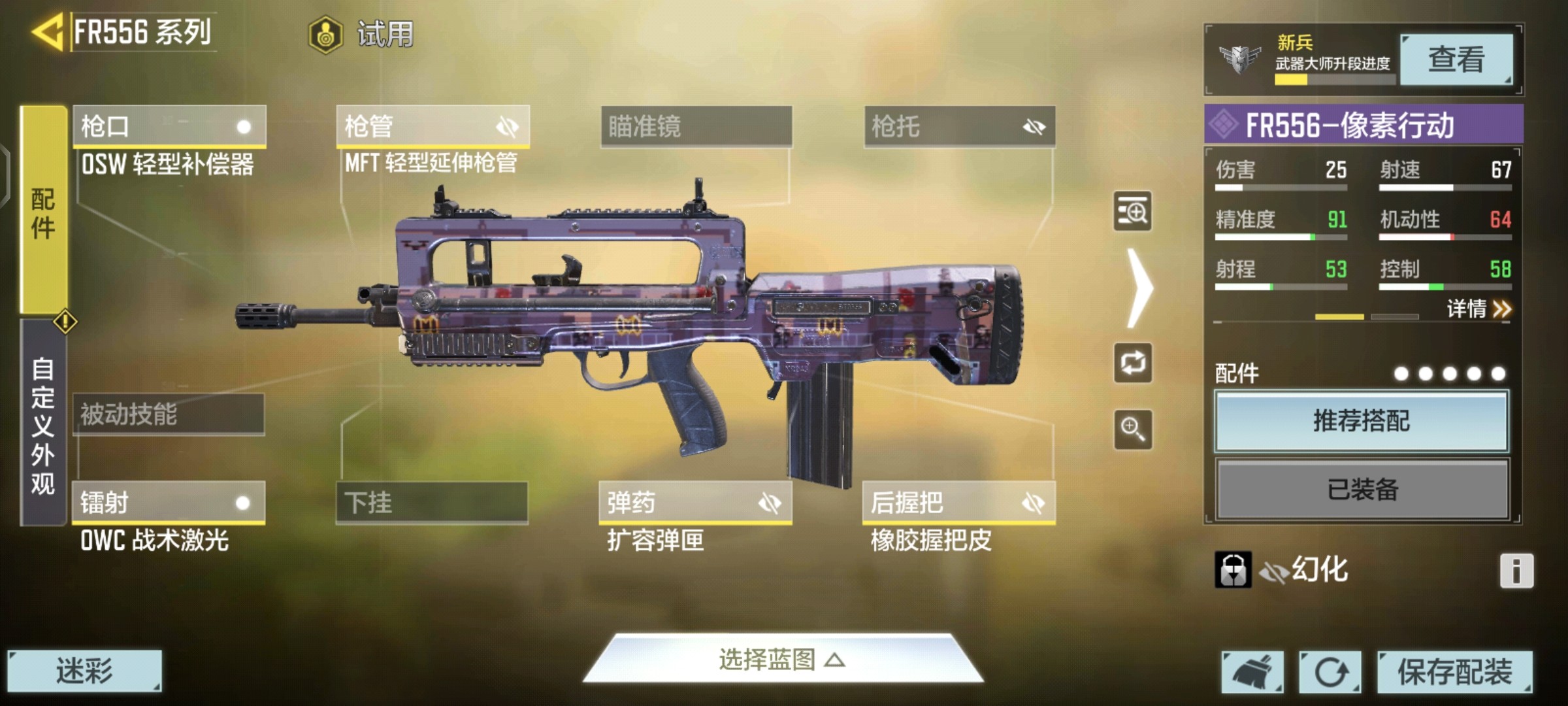This screenshot has width=1568, height=706.
Task: Start the 试用 trial mode
Action: click(x=361, y=34)
